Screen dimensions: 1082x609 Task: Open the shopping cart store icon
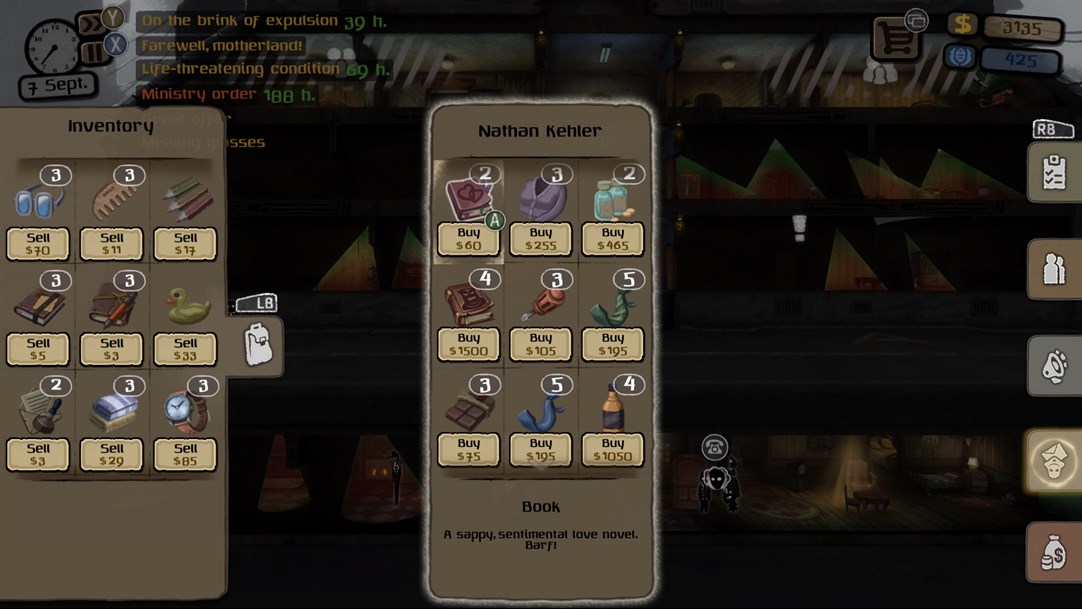point(894,38)
